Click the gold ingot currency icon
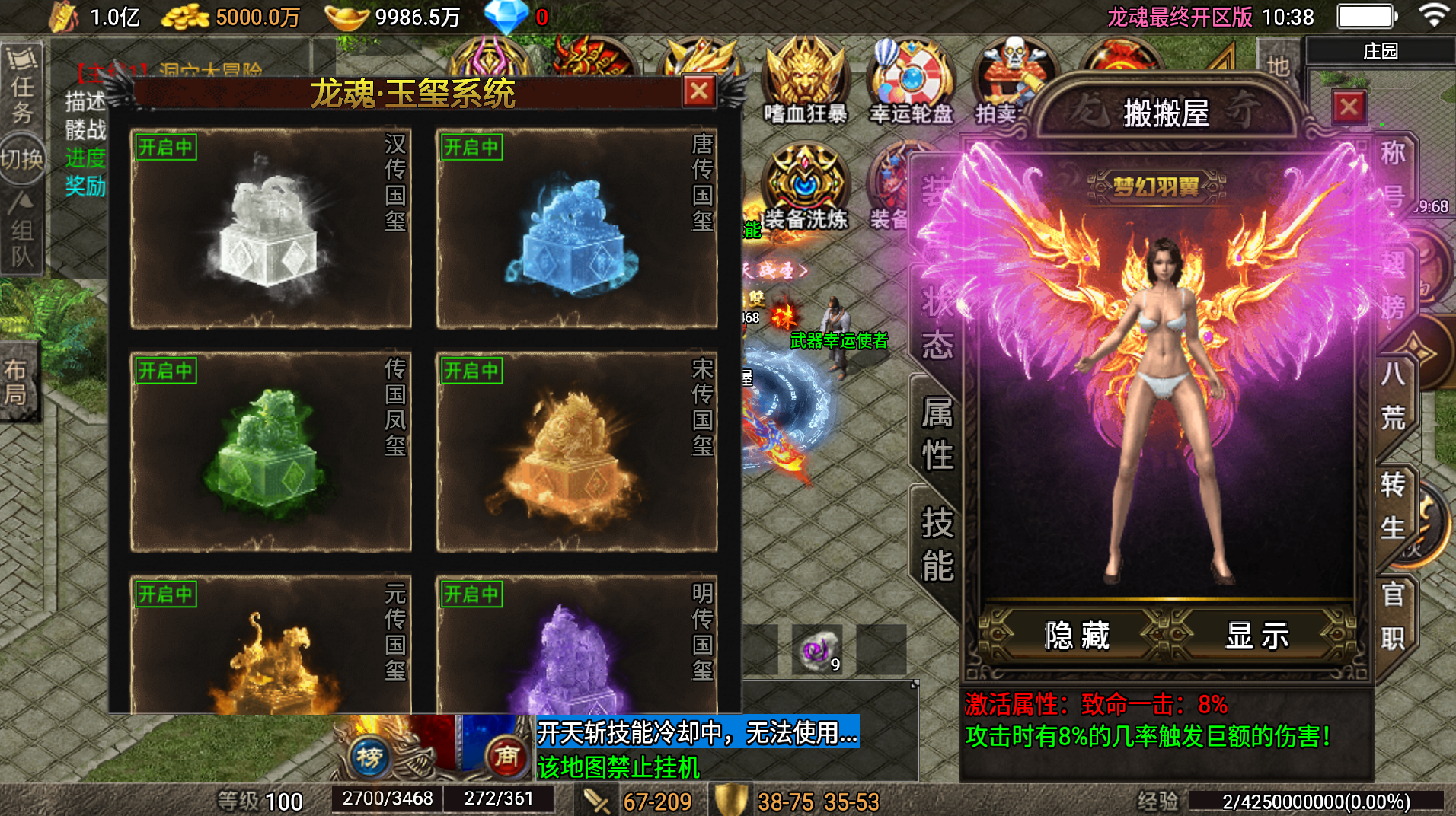The image size is (1456, 816). pos(346,15)
